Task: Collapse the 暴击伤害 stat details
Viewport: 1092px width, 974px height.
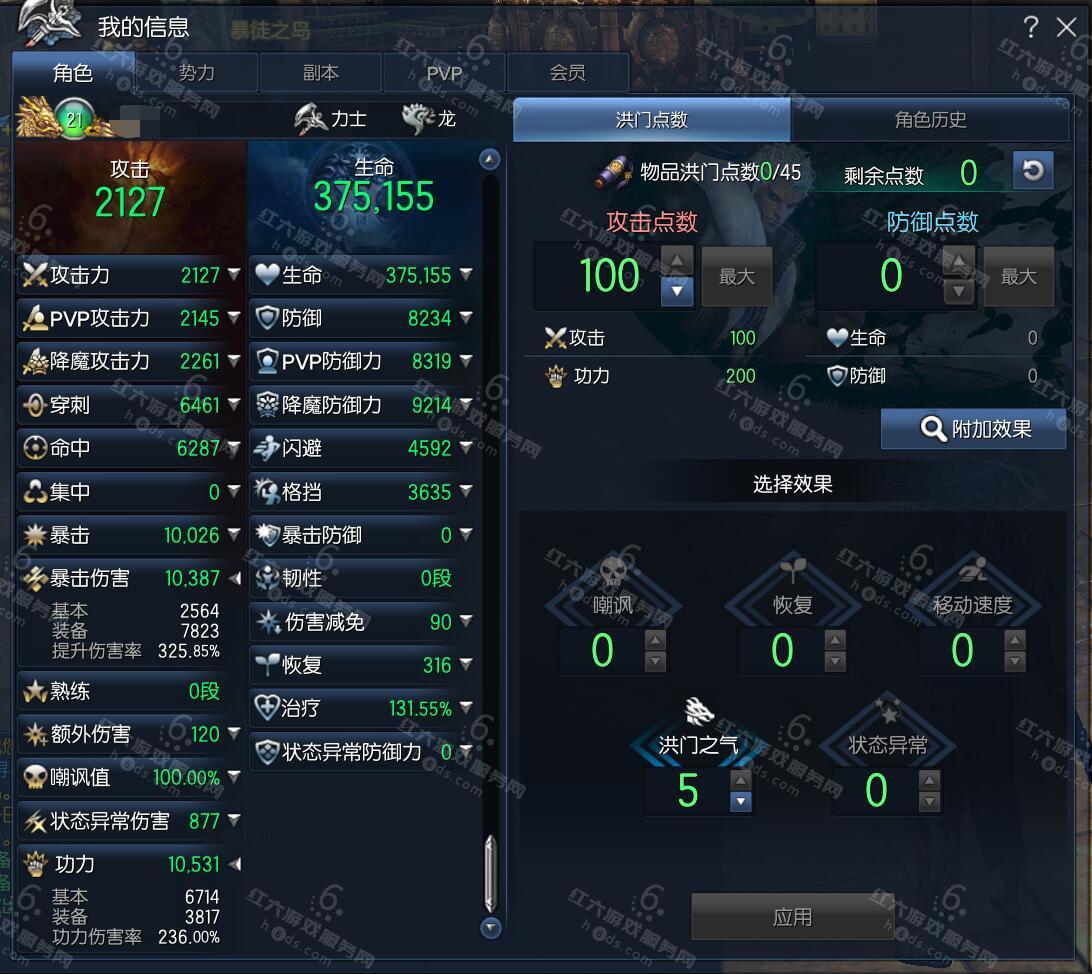Action: [x=234, y=578]
